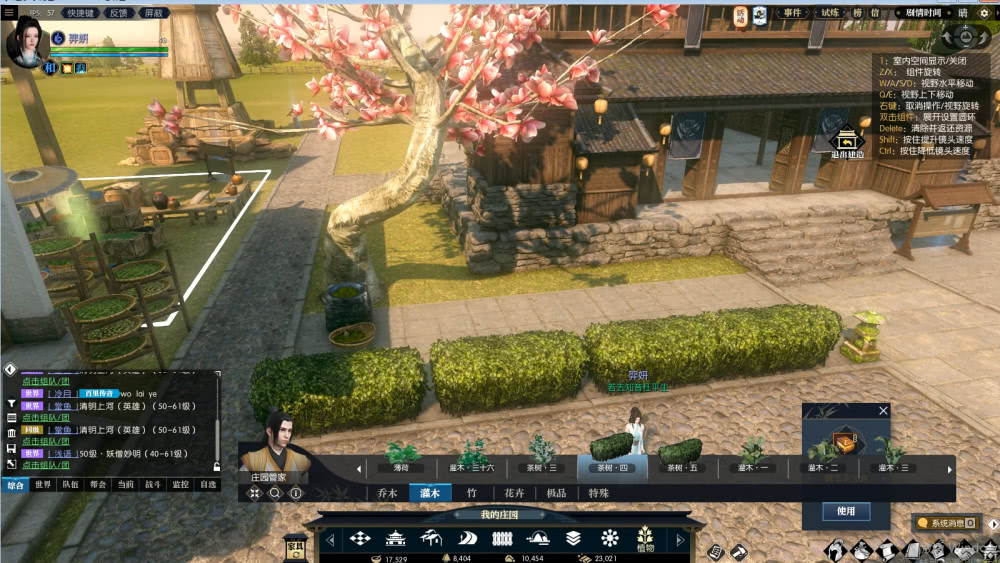This screenshot has width=1000, height=563.
Task: Switch to the 花卉 flowers tab
Action: pos(514,493)
